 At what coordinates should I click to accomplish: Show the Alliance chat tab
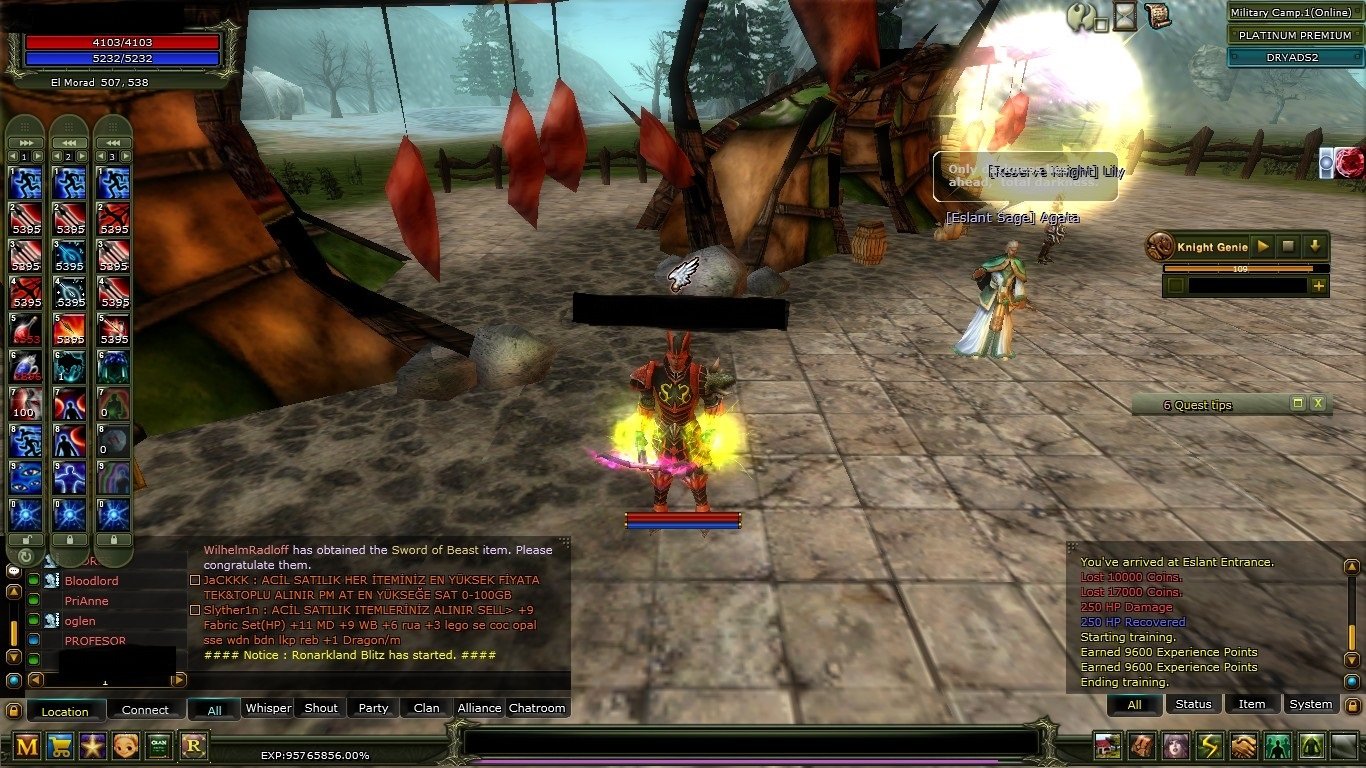(479, 708)
